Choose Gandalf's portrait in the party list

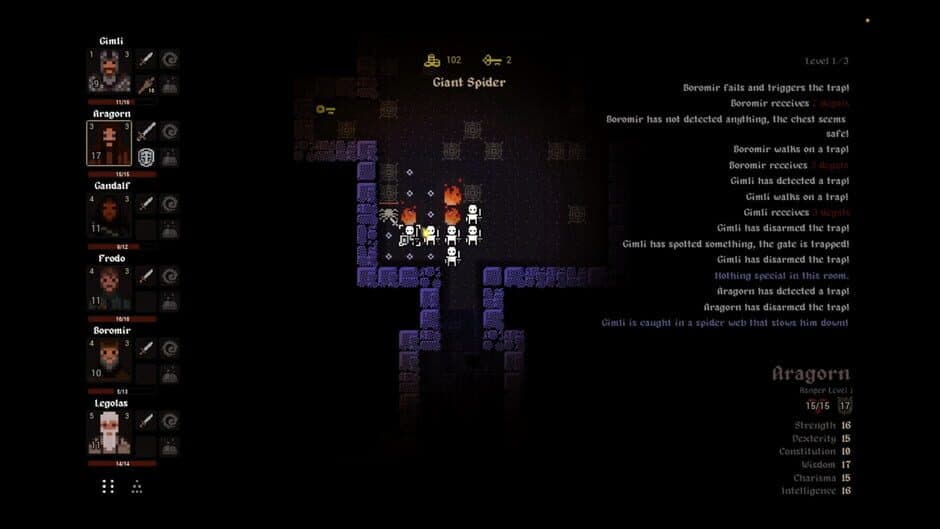108,215
